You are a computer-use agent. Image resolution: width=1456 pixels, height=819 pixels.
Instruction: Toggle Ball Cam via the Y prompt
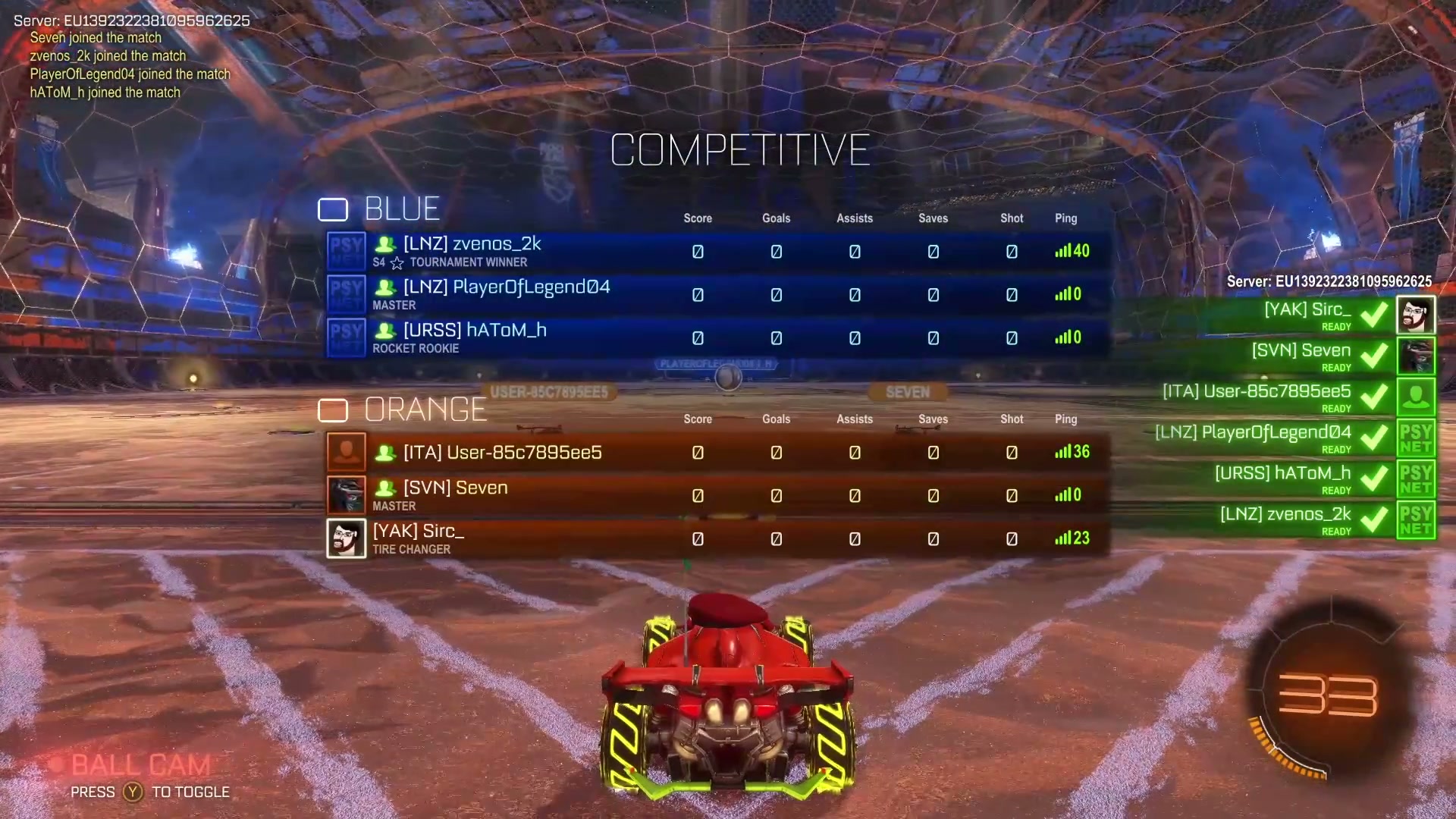(x=132, y=792)
